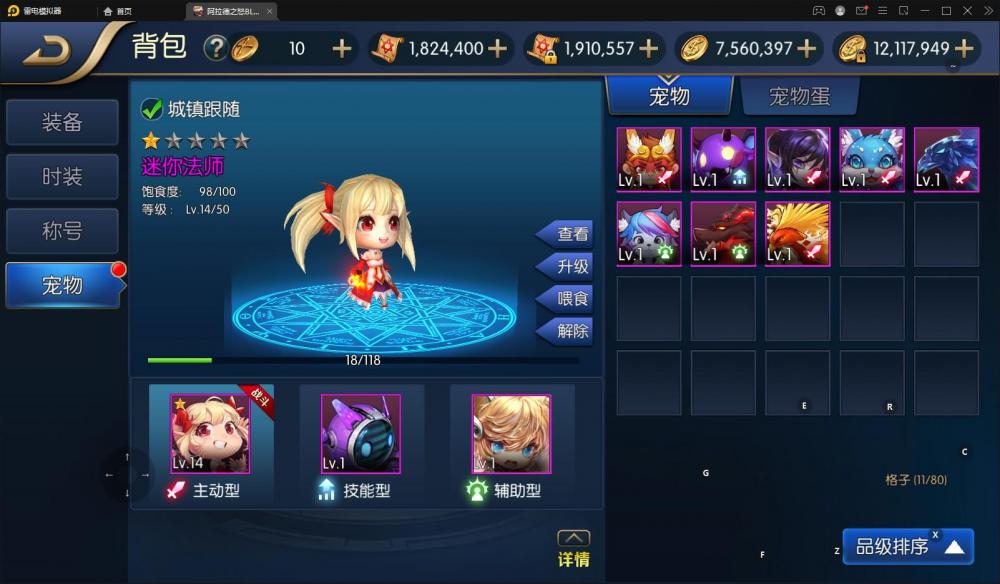Add more gold coins with plus button

tap(807, 48)
